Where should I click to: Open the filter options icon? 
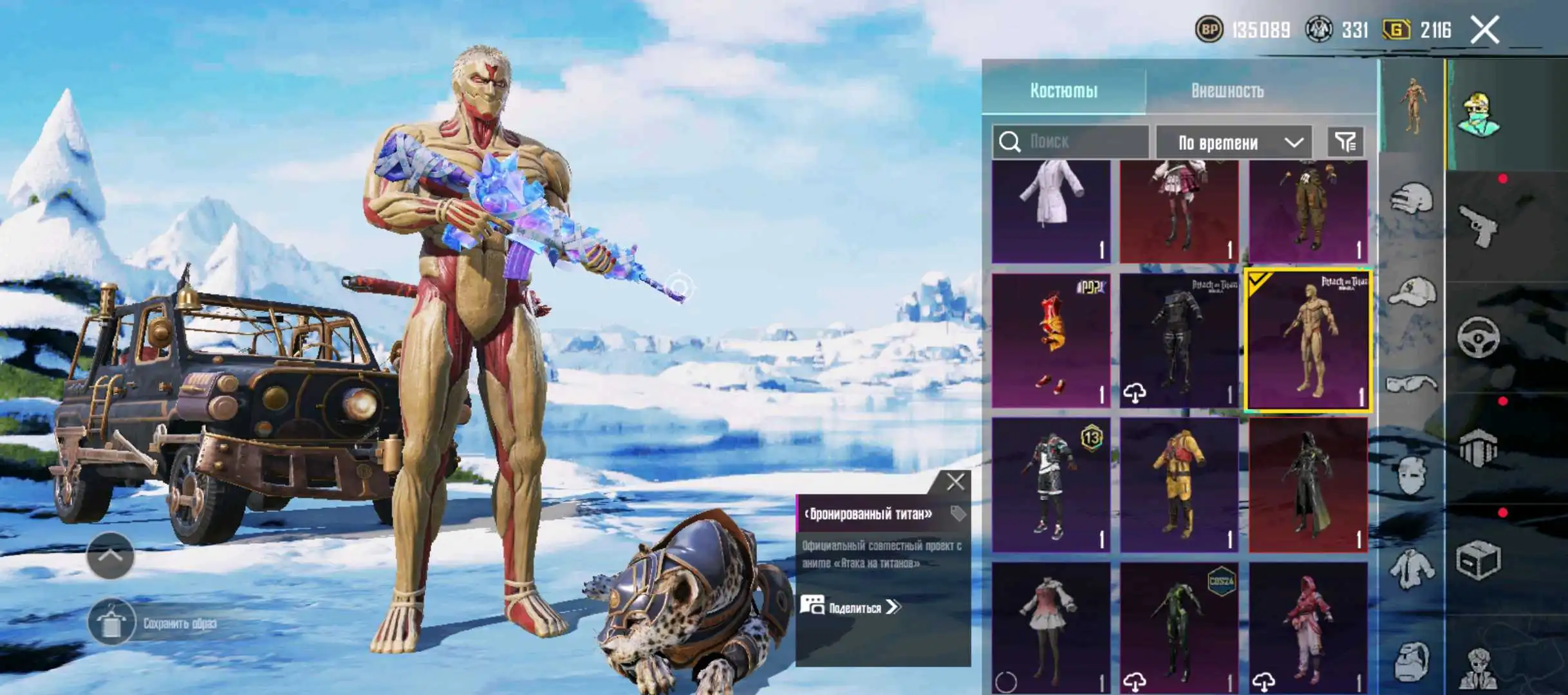pos(1345,142)
